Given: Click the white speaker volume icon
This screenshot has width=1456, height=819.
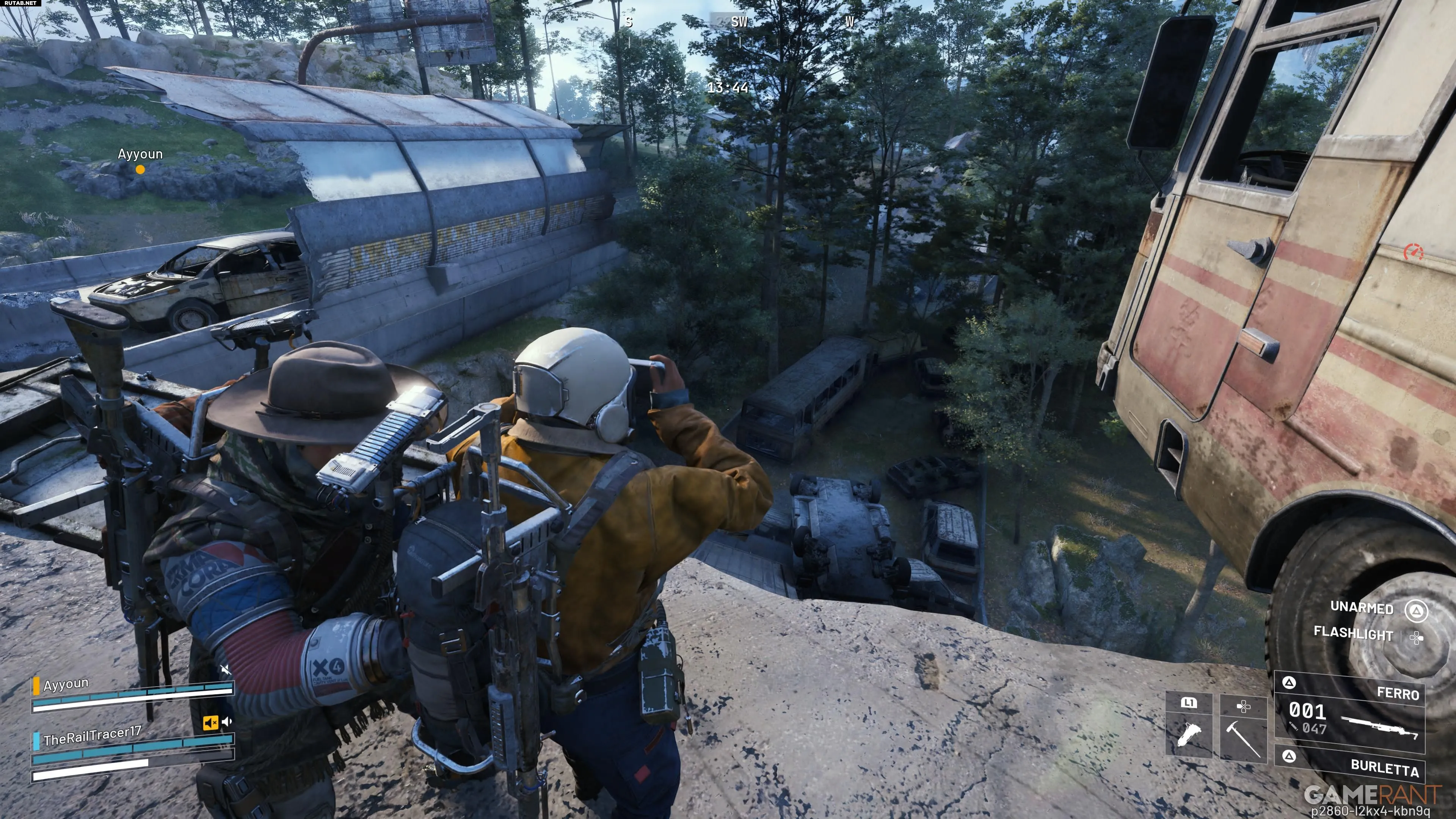Looking at the screenshot, I should pyautogui.click(x=227, y=721).
